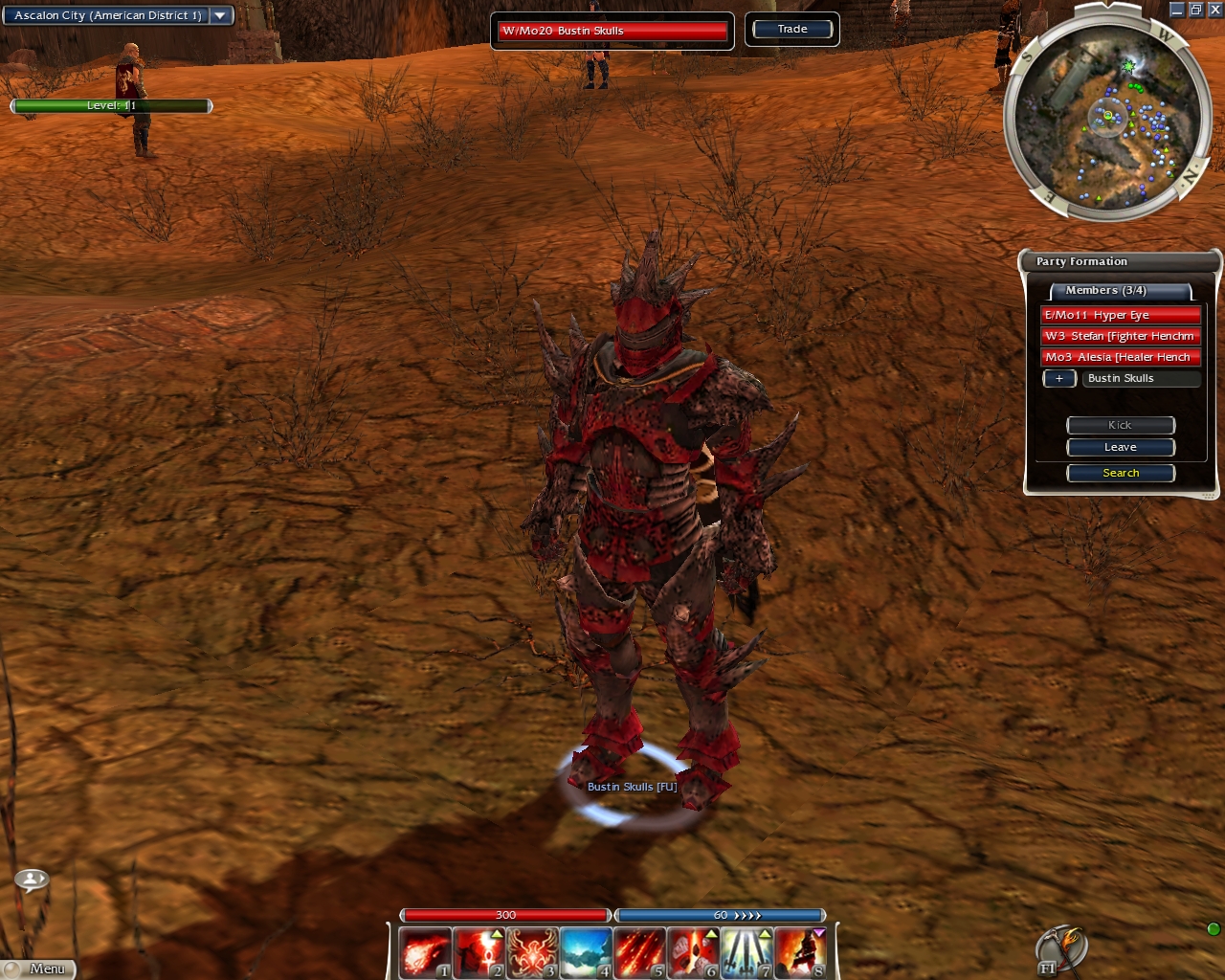This screenshot has height=980, width=1225.
Task: Activate the phoenix skill in slot 3
Action: [x=531, y=953]
